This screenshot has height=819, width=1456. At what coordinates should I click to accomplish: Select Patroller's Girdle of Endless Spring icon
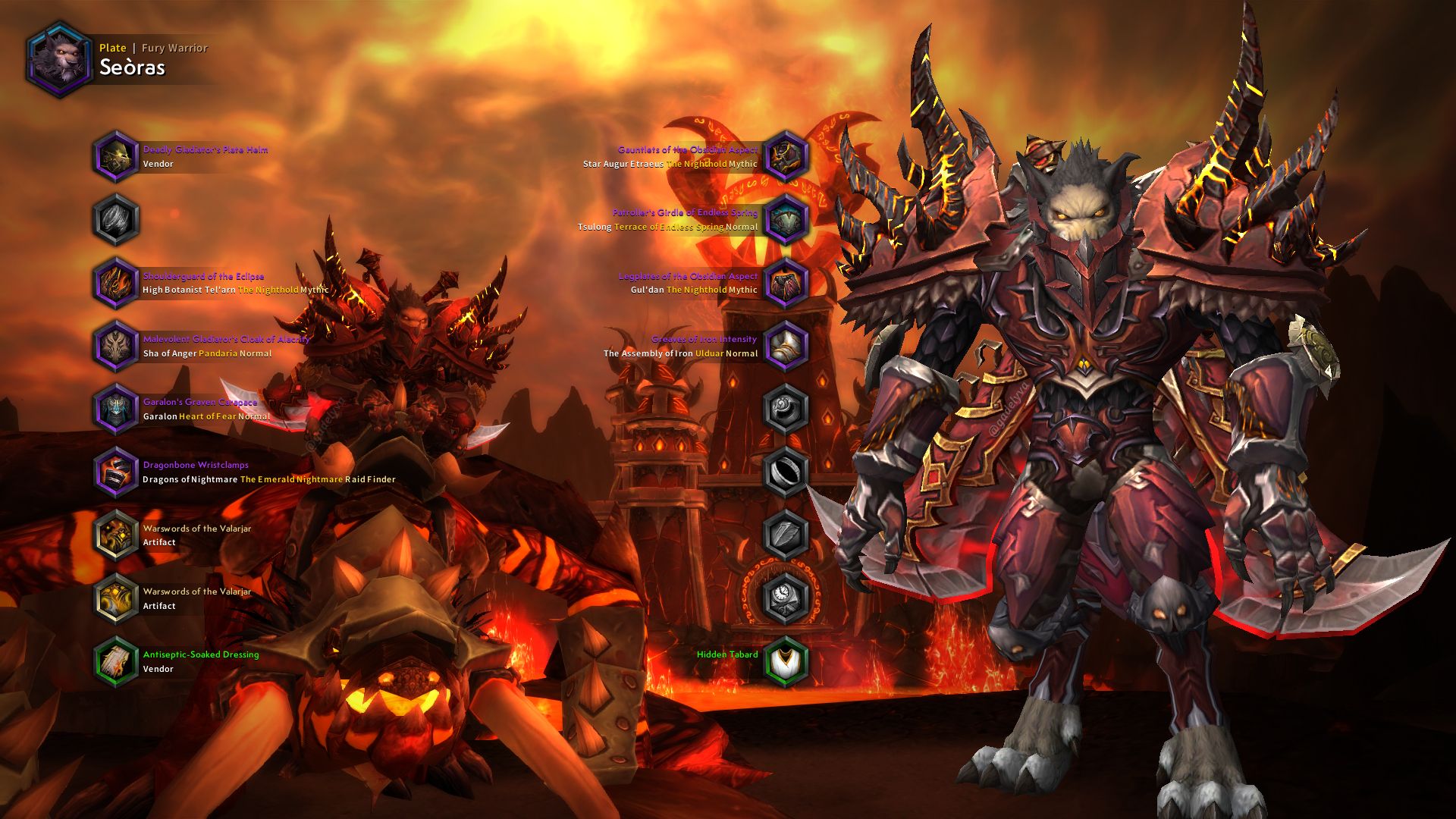point(783,220)
